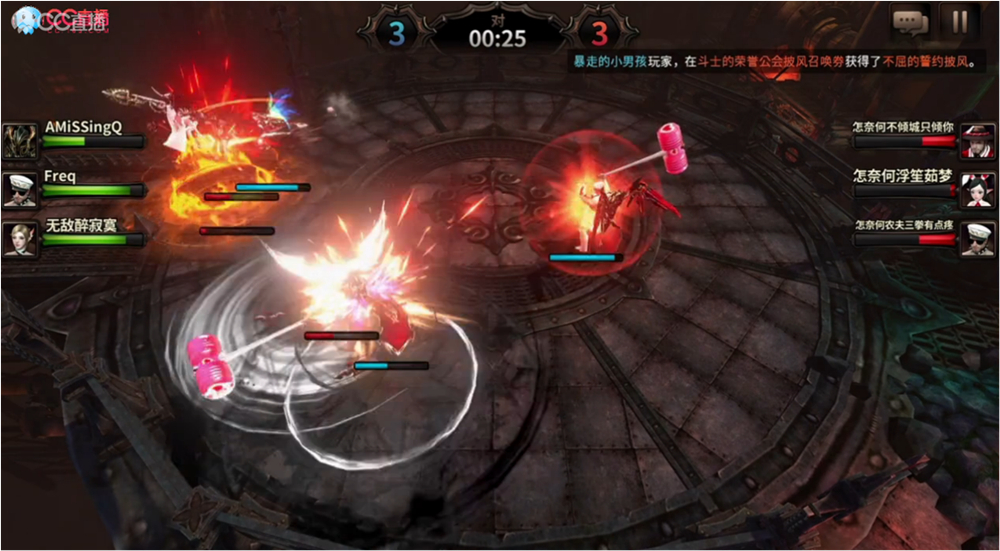Select AMiSSingQ's player portrait
1000x551 pixels.
[20, 140]
